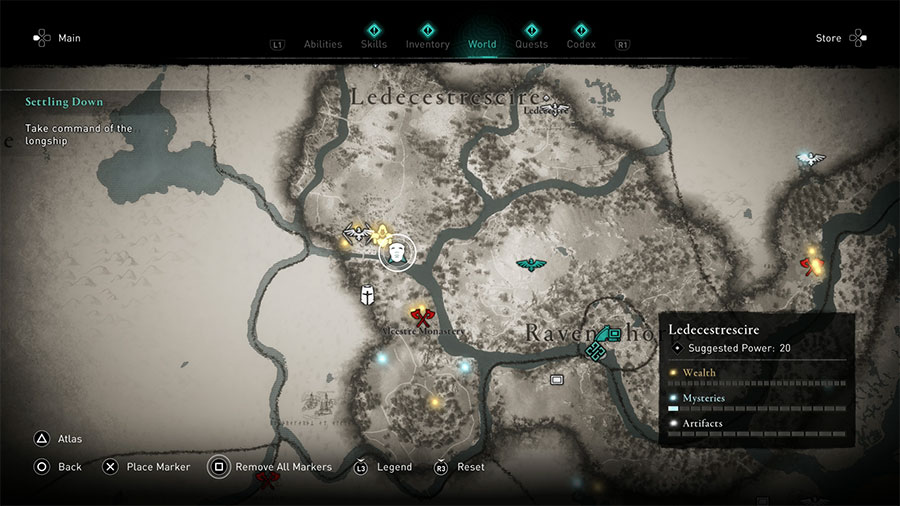Show the Codex tab
Screen dimensions: 900x506
tap(581, 44)
